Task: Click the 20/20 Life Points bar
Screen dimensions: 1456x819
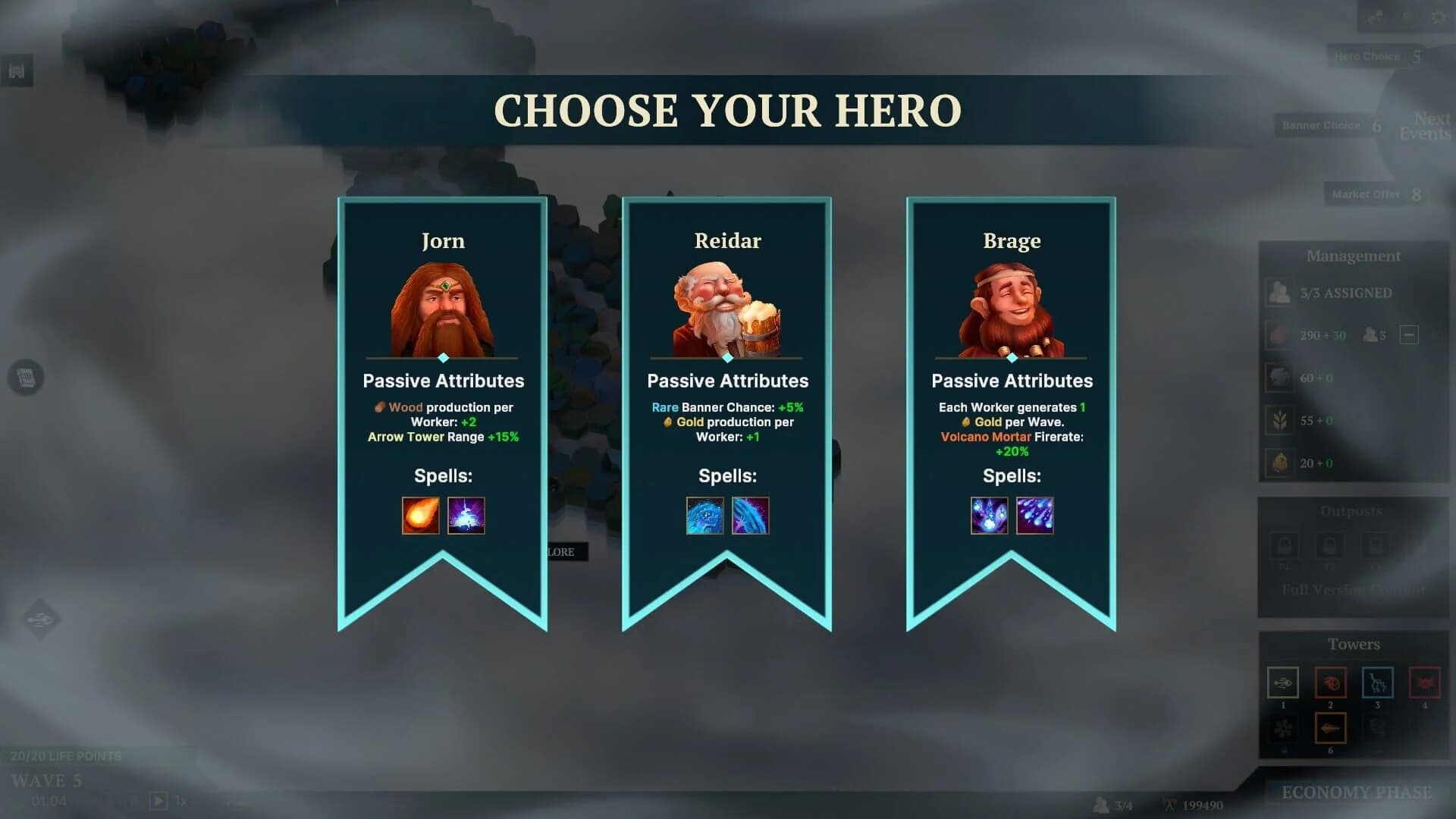Action: tap(68, 756)
